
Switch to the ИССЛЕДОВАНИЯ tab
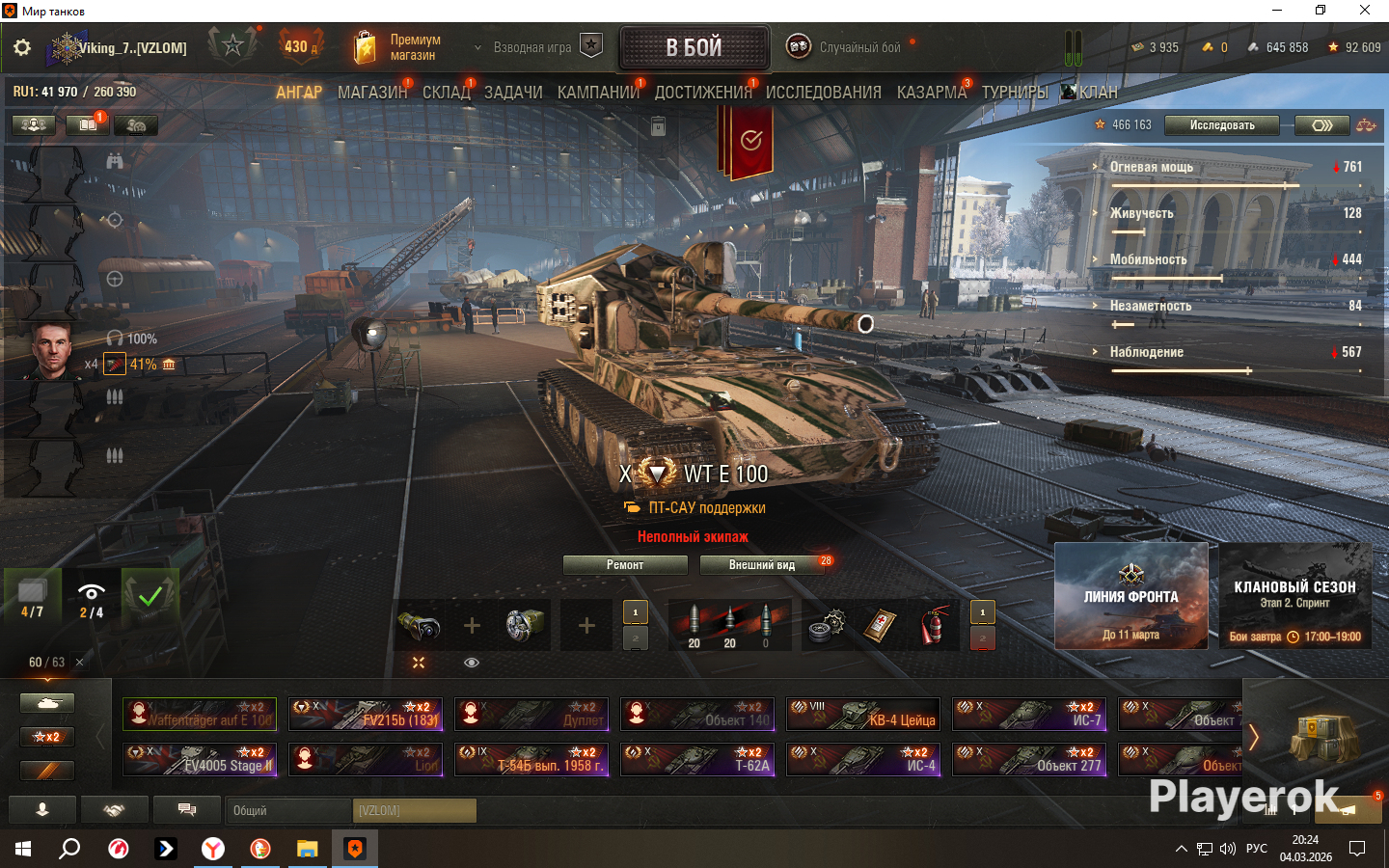823,93
